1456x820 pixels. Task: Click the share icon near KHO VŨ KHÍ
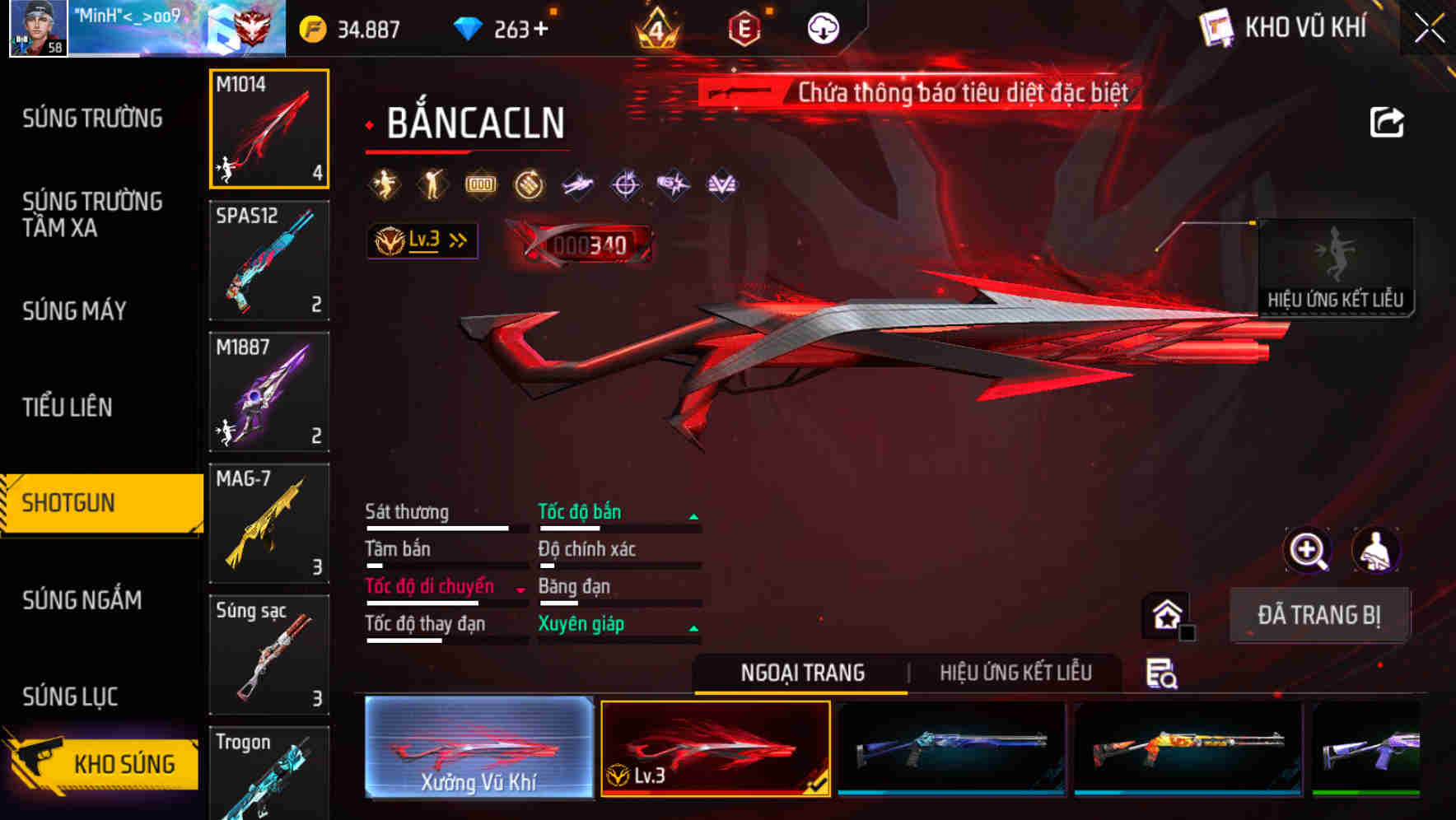pos(1388,120)
